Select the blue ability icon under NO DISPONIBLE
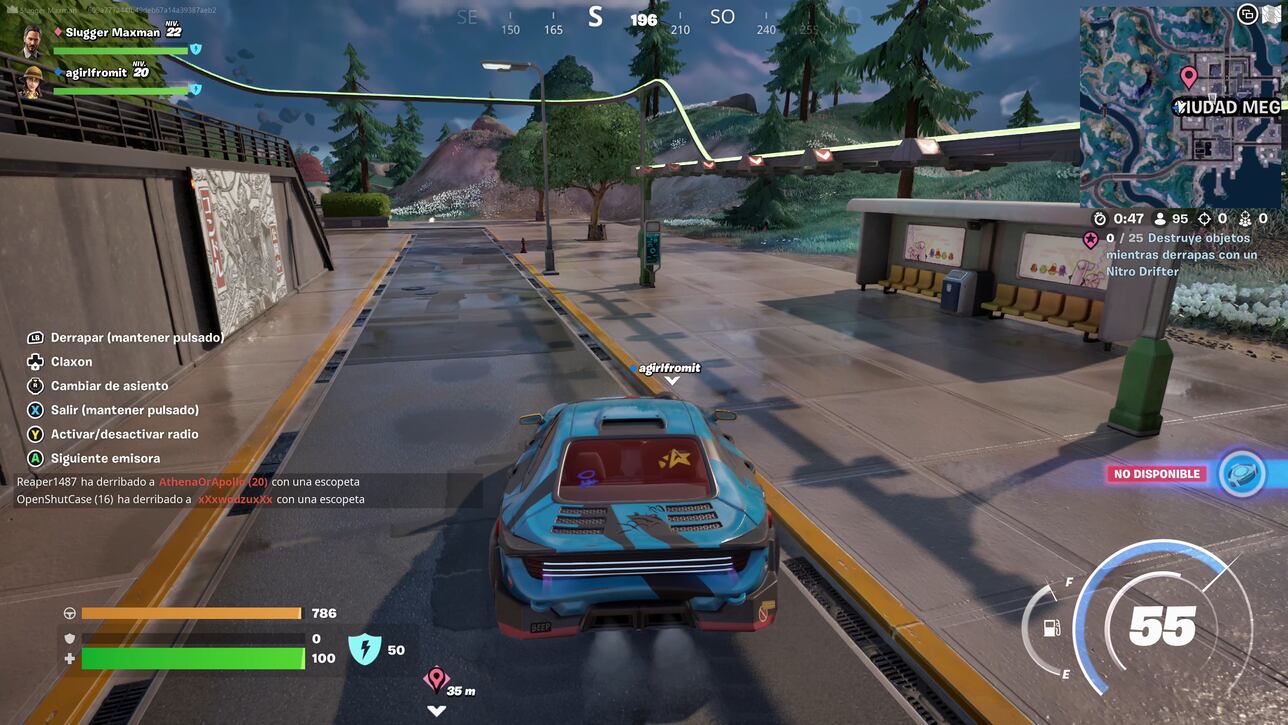This screenshot has height=725, width=1288. (x=1242, y=474)
